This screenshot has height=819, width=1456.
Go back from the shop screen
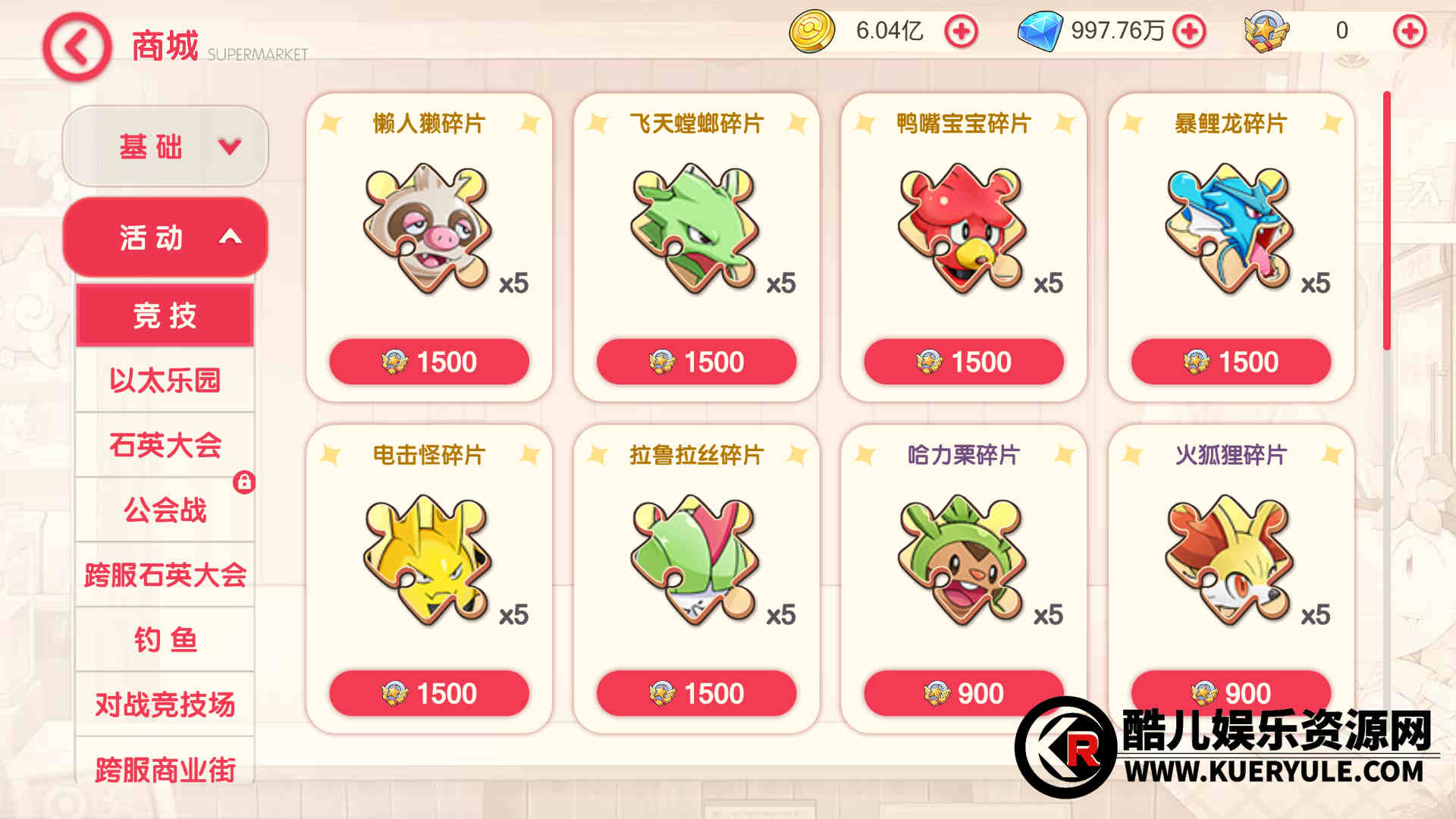pyautogui.click(x=77, y=47)
